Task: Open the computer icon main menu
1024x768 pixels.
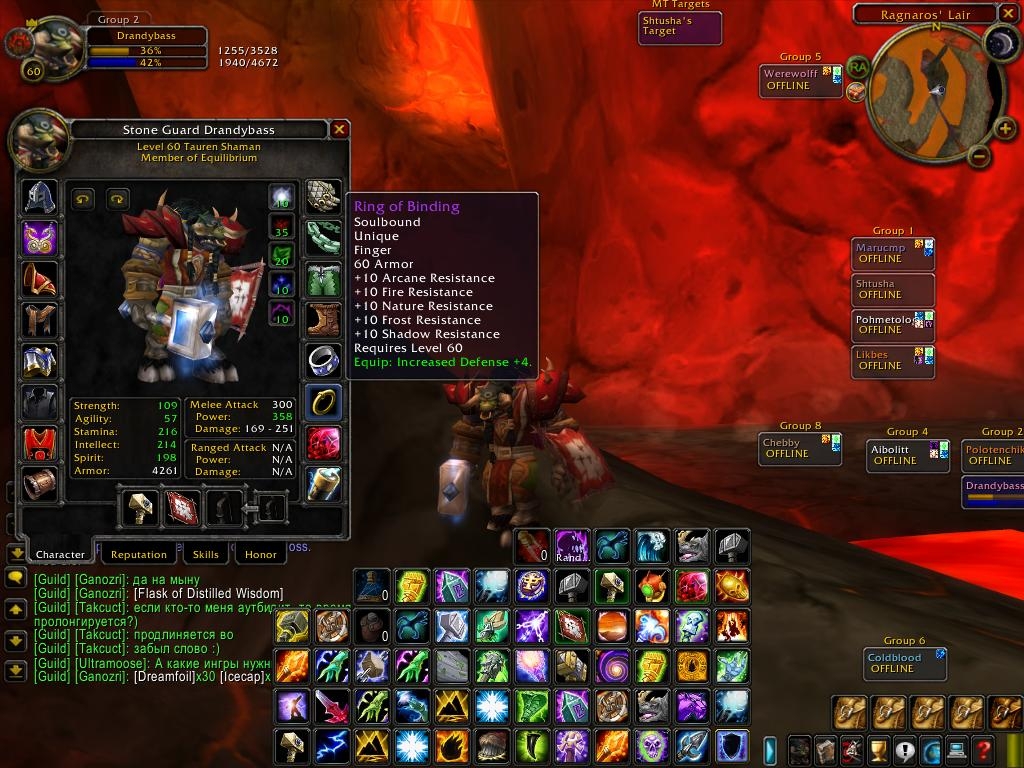Action: 957,749
